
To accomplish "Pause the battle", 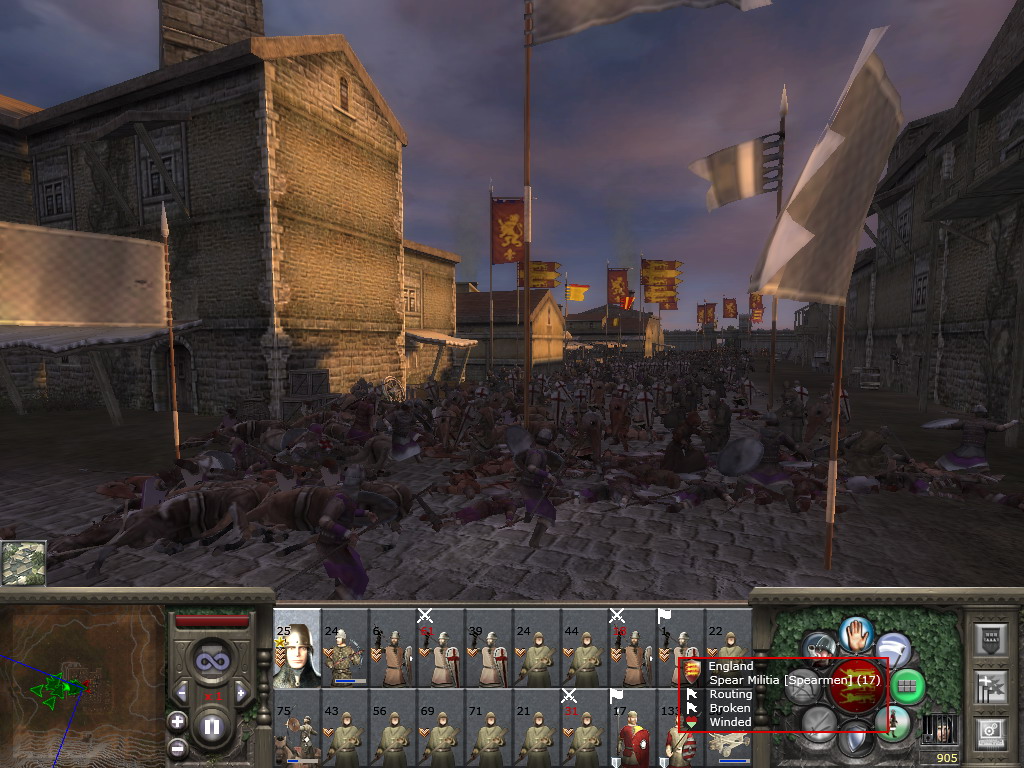I will click(x=212, y=727).
